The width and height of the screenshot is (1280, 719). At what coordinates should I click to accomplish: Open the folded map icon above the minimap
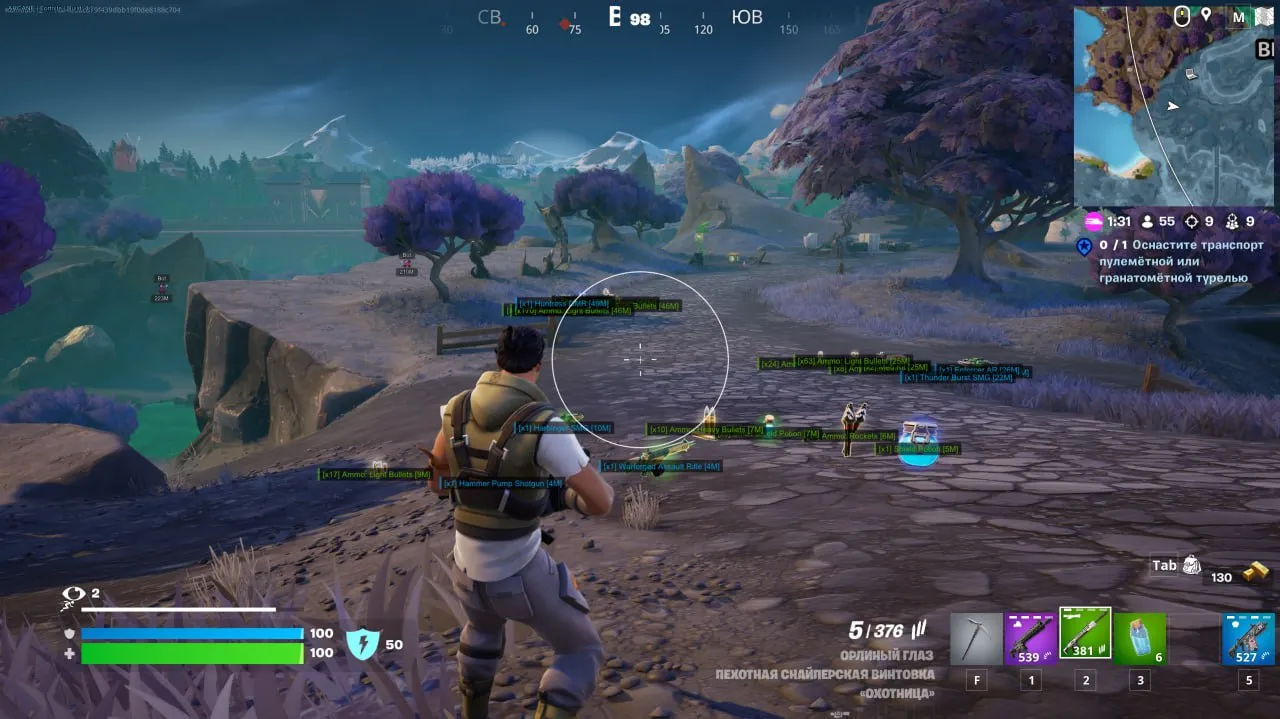click(1264, 16)
